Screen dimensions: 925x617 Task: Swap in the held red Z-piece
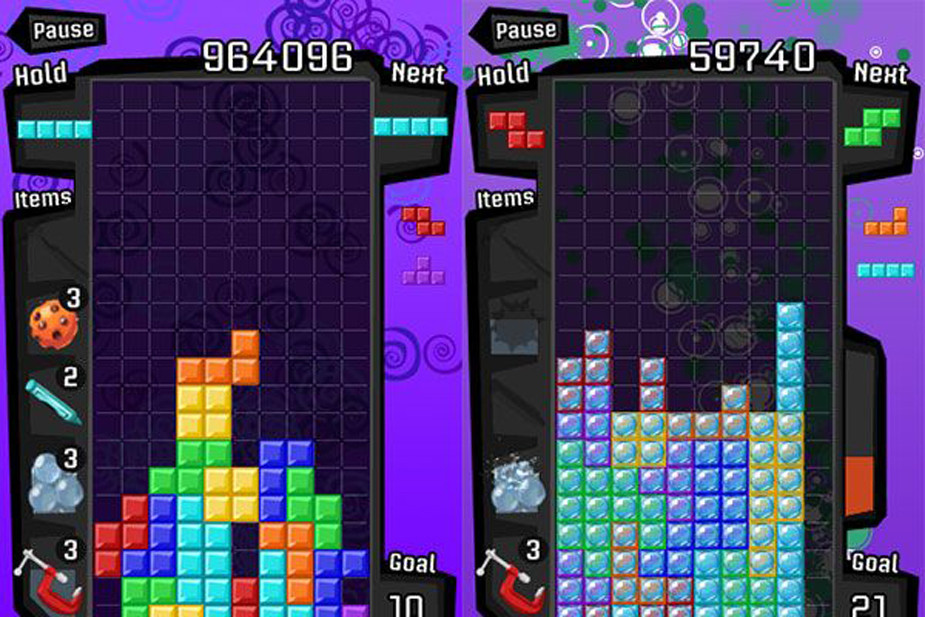click(x=516, y=129)
